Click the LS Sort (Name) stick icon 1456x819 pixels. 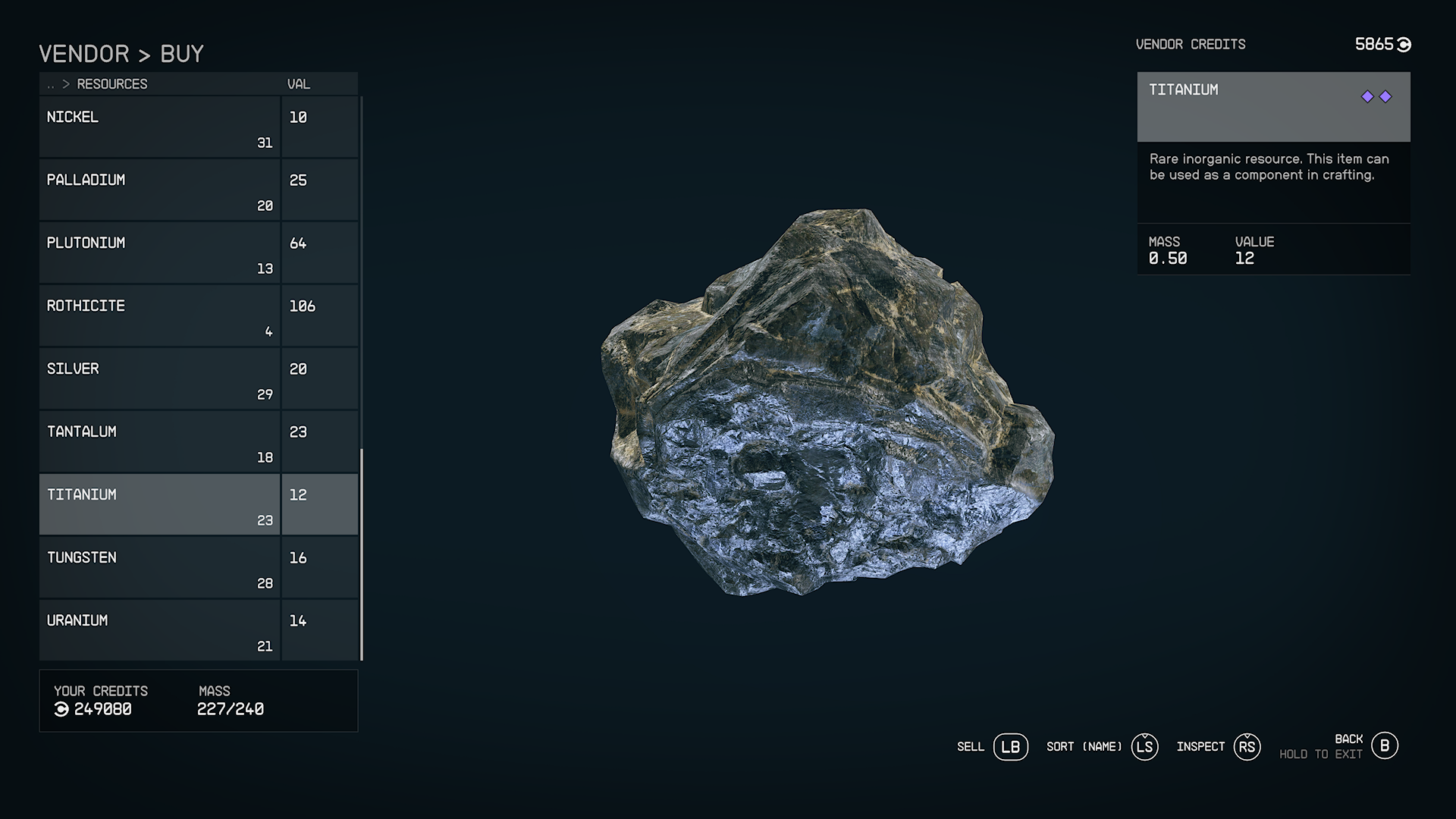[x=1145, y=747]
